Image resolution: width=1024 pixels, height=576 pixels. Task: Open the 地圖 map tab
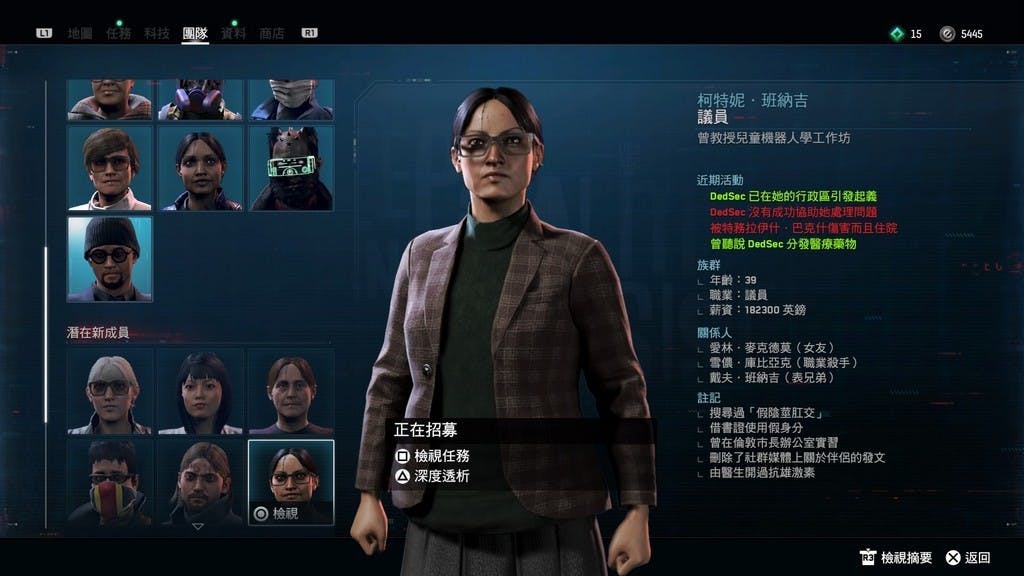pyautogui.click(x=80, y=33)
